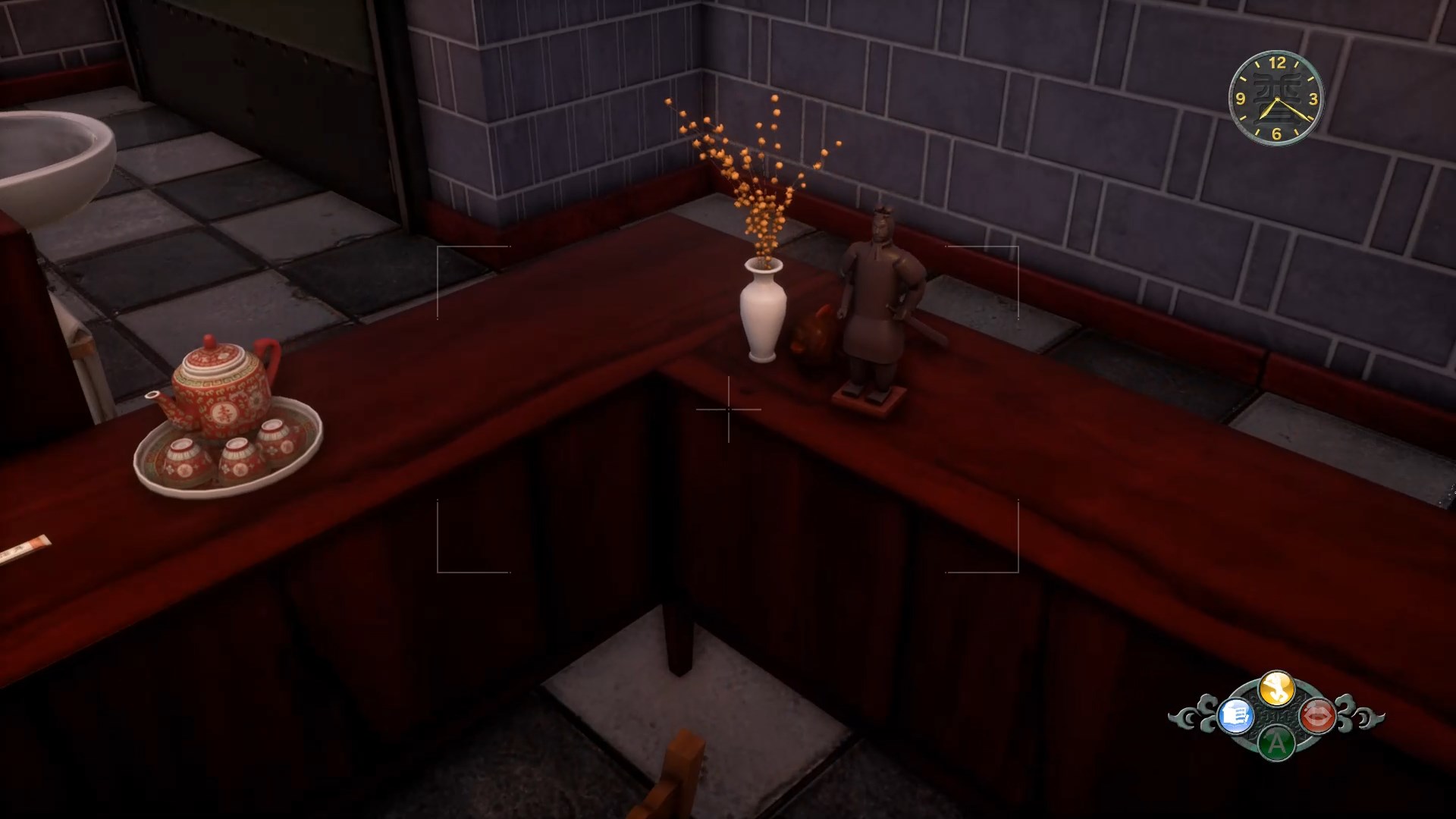Viewport: 1456px width, 819px height.
Task: Activate the yellow action icon
Action: (x=1276, y=689)
